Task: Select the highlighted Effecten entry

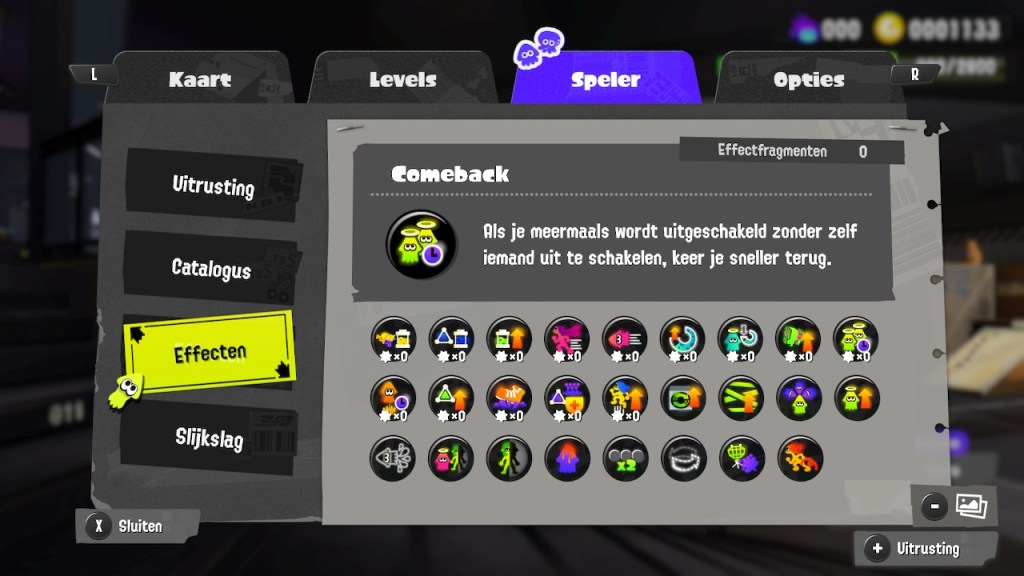Action: coord(210,353)
